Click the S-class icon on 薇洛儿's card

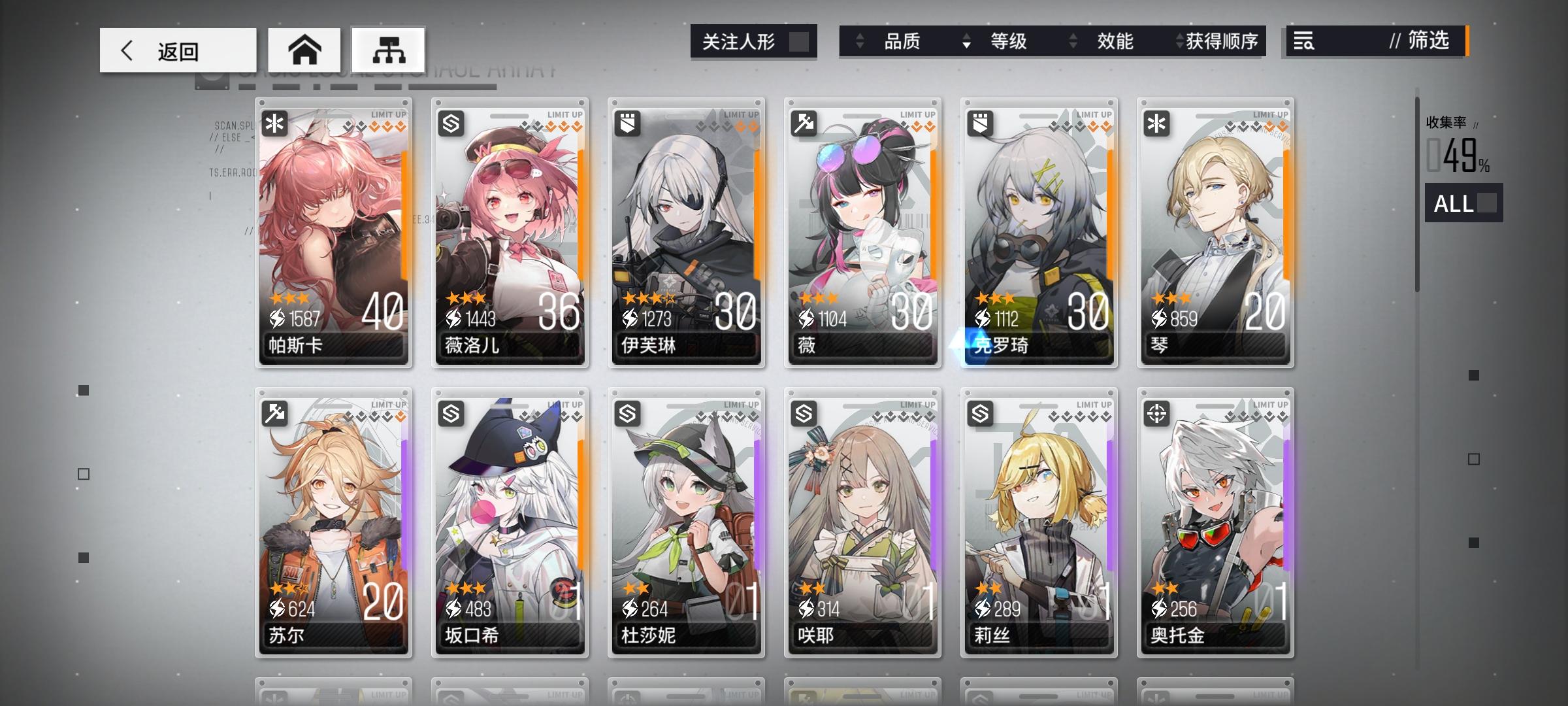point(450,122)
